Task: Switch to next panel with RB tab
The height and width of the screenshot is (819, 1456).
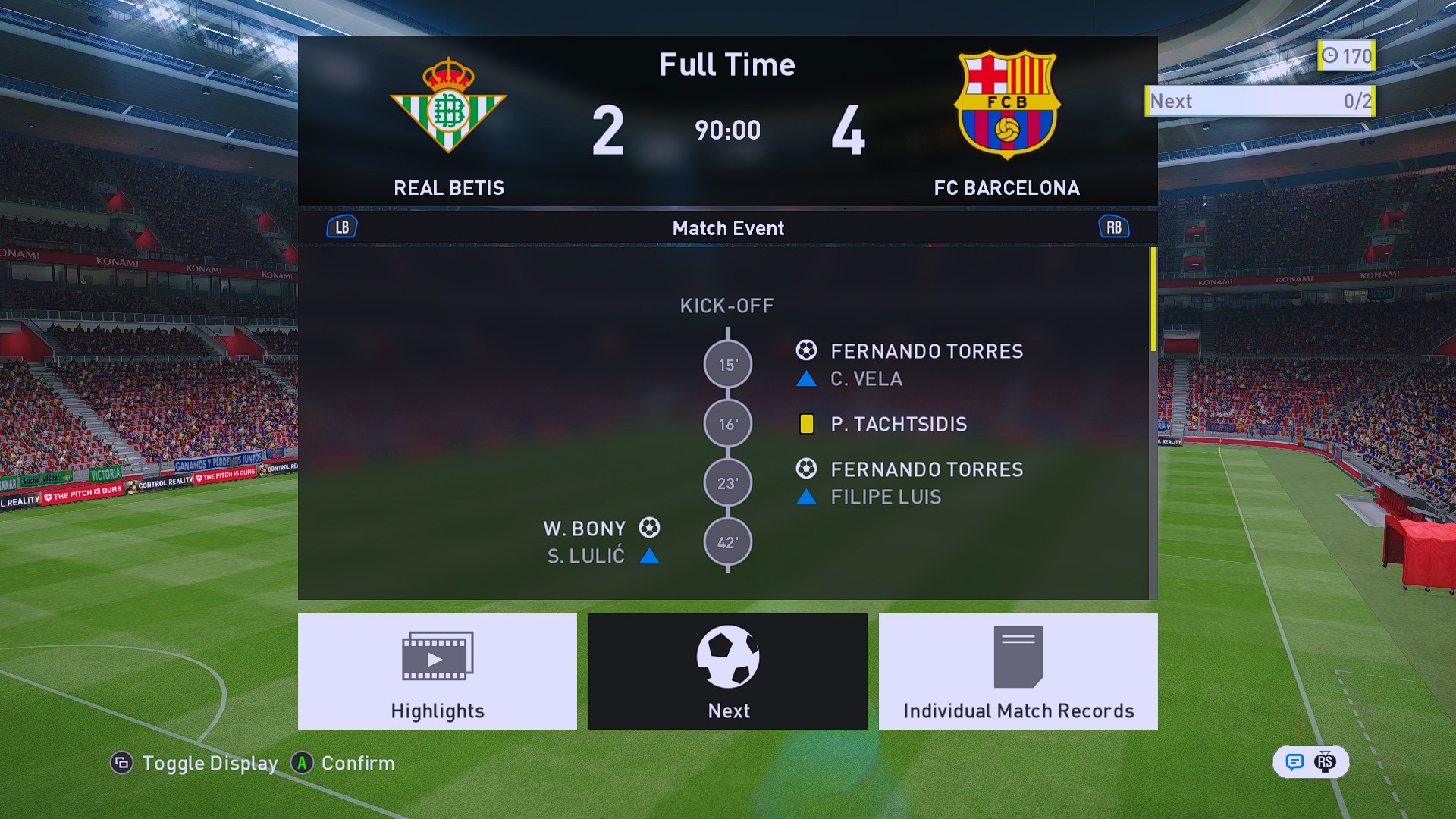Action: tap(1113, 227)
